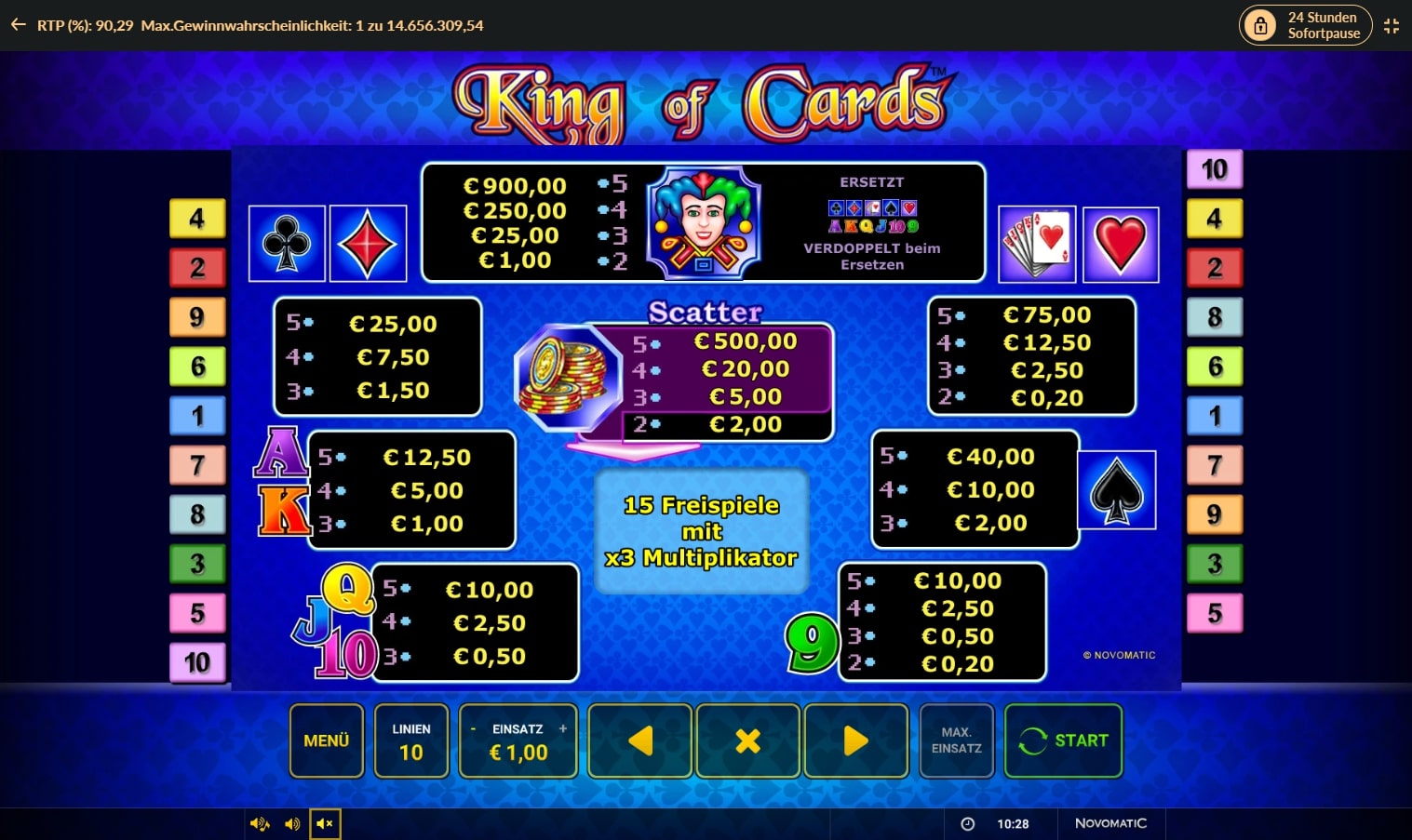
Task: Open the MENÜ panel
Action: (326, 740)
